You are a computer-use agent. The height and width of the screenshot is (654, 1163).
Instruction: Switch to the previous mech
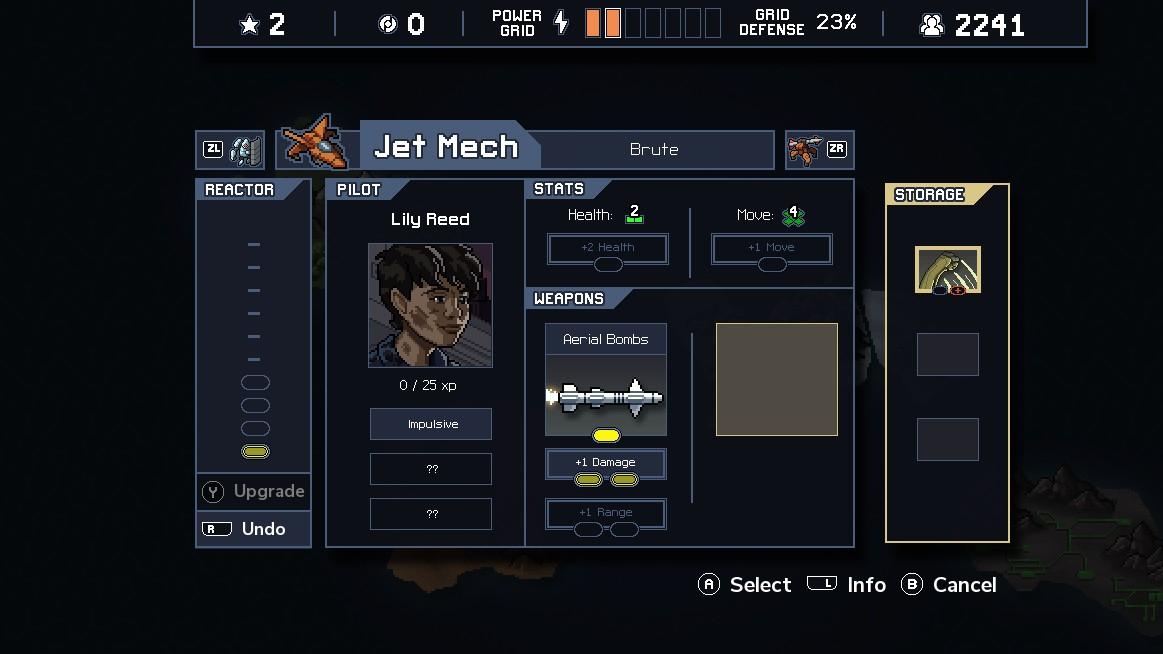[230, 150]
